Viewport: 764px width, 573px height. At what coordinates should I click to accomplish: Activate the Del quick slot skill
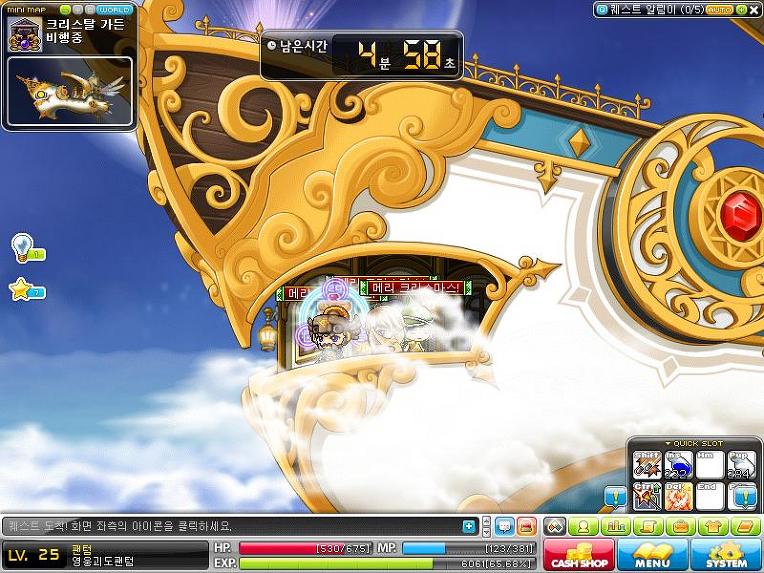(x=677, y=495)
